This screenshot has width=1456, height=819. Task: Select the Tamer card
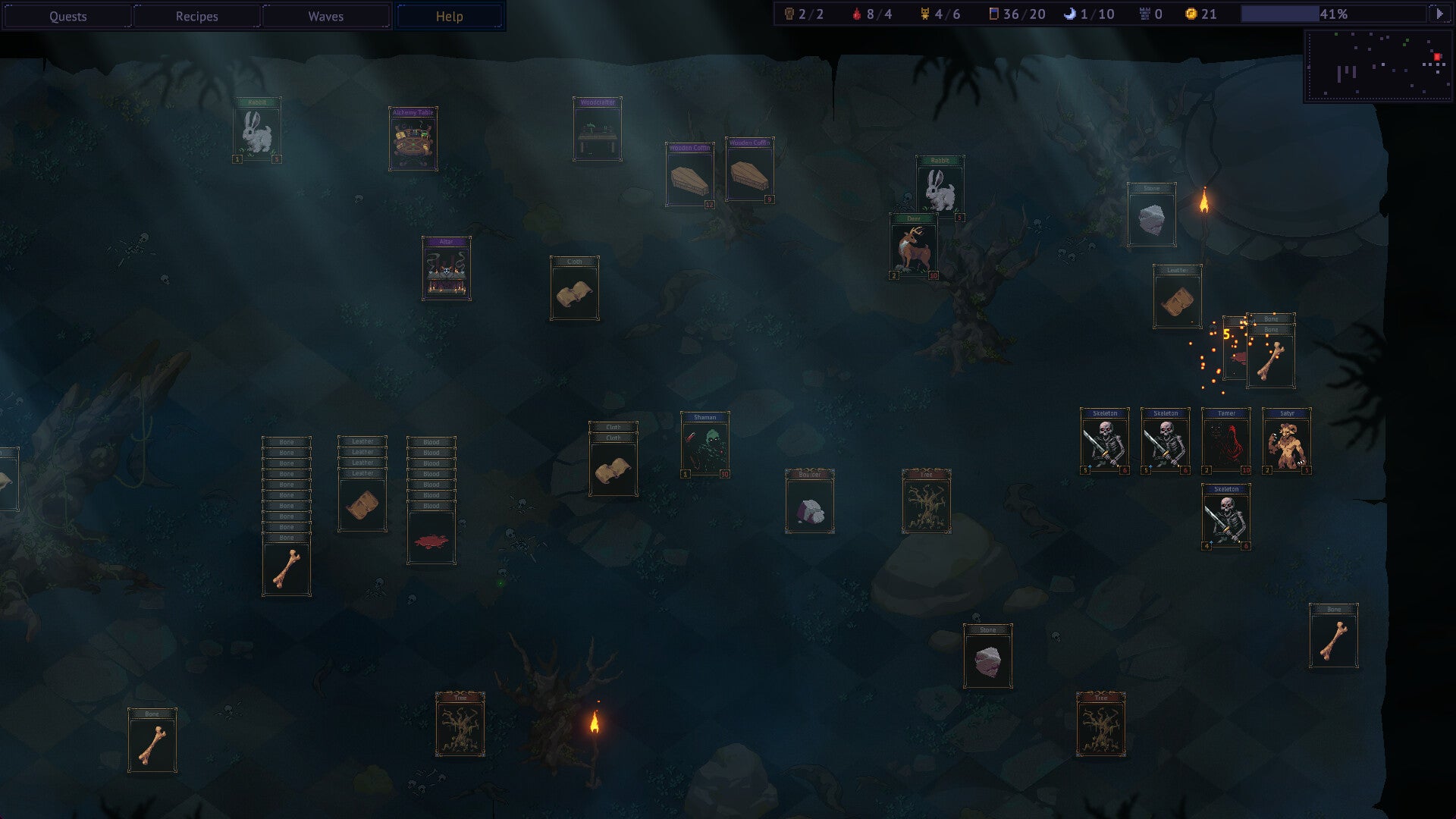pos(1225,441)
